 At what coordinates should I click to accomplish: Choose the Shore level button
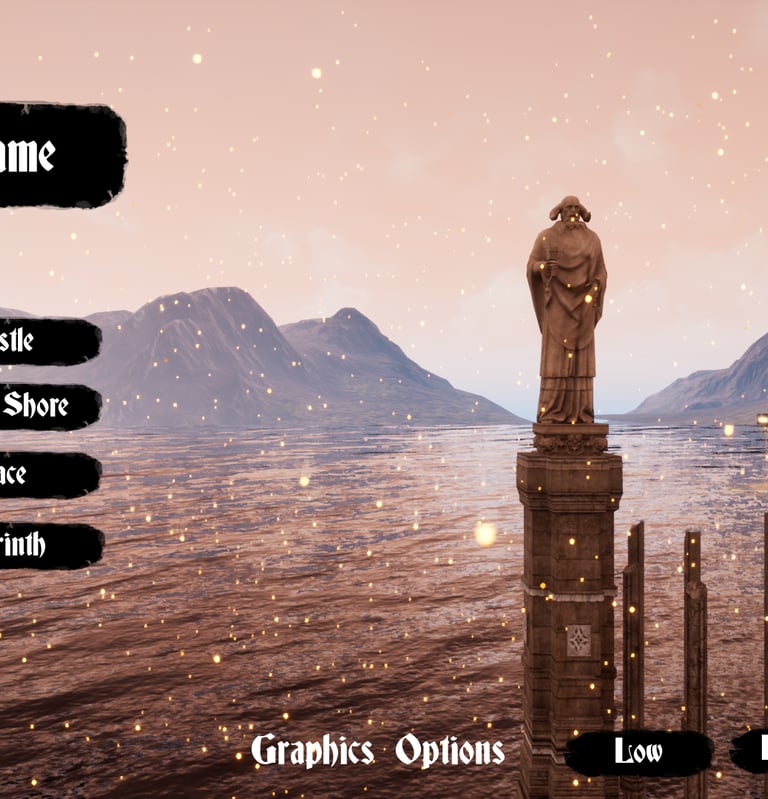point(46,406)
